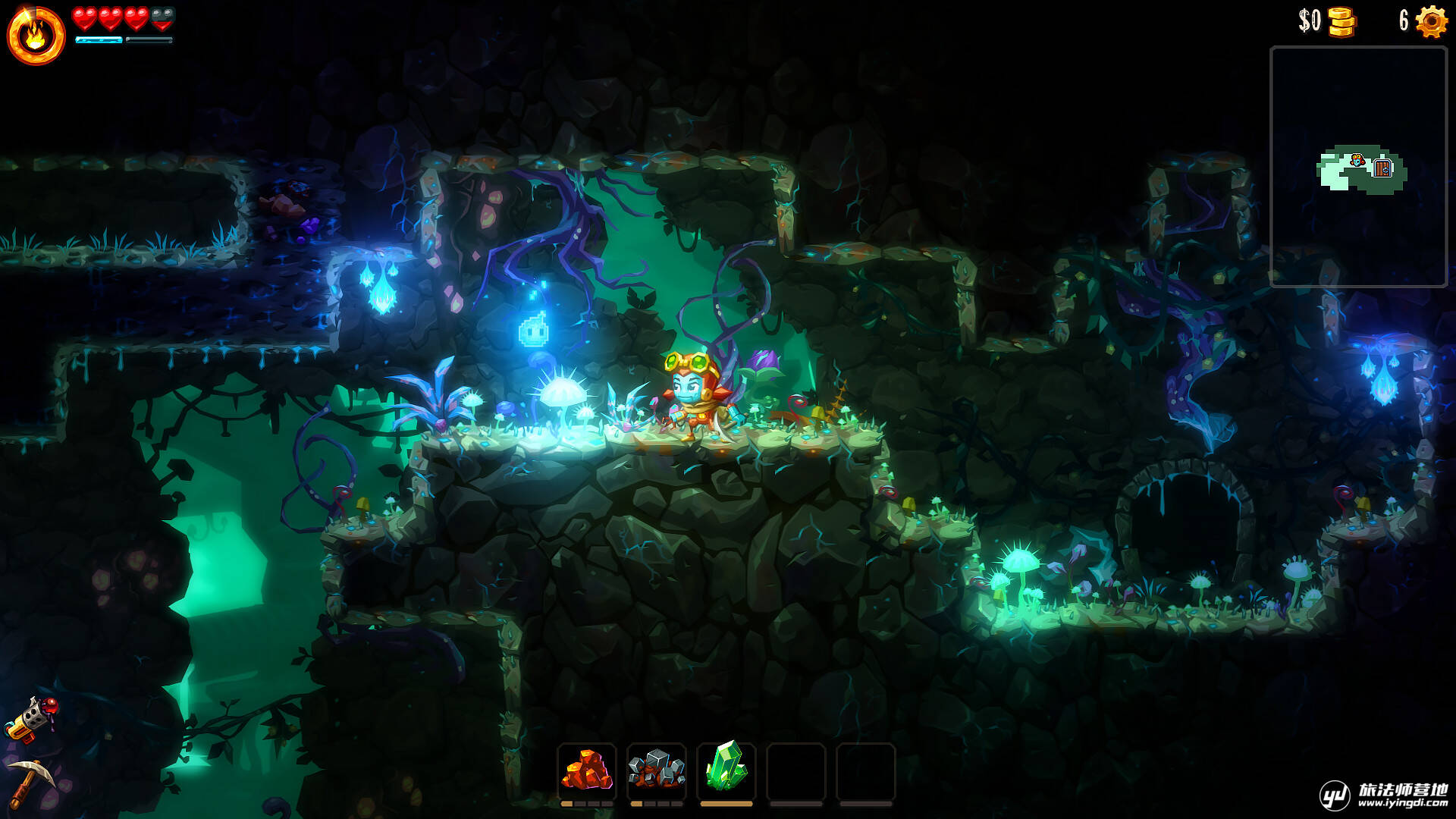Choose the green emerald crystal slot
The image size is (1456, 819).
tap(726, 767)
